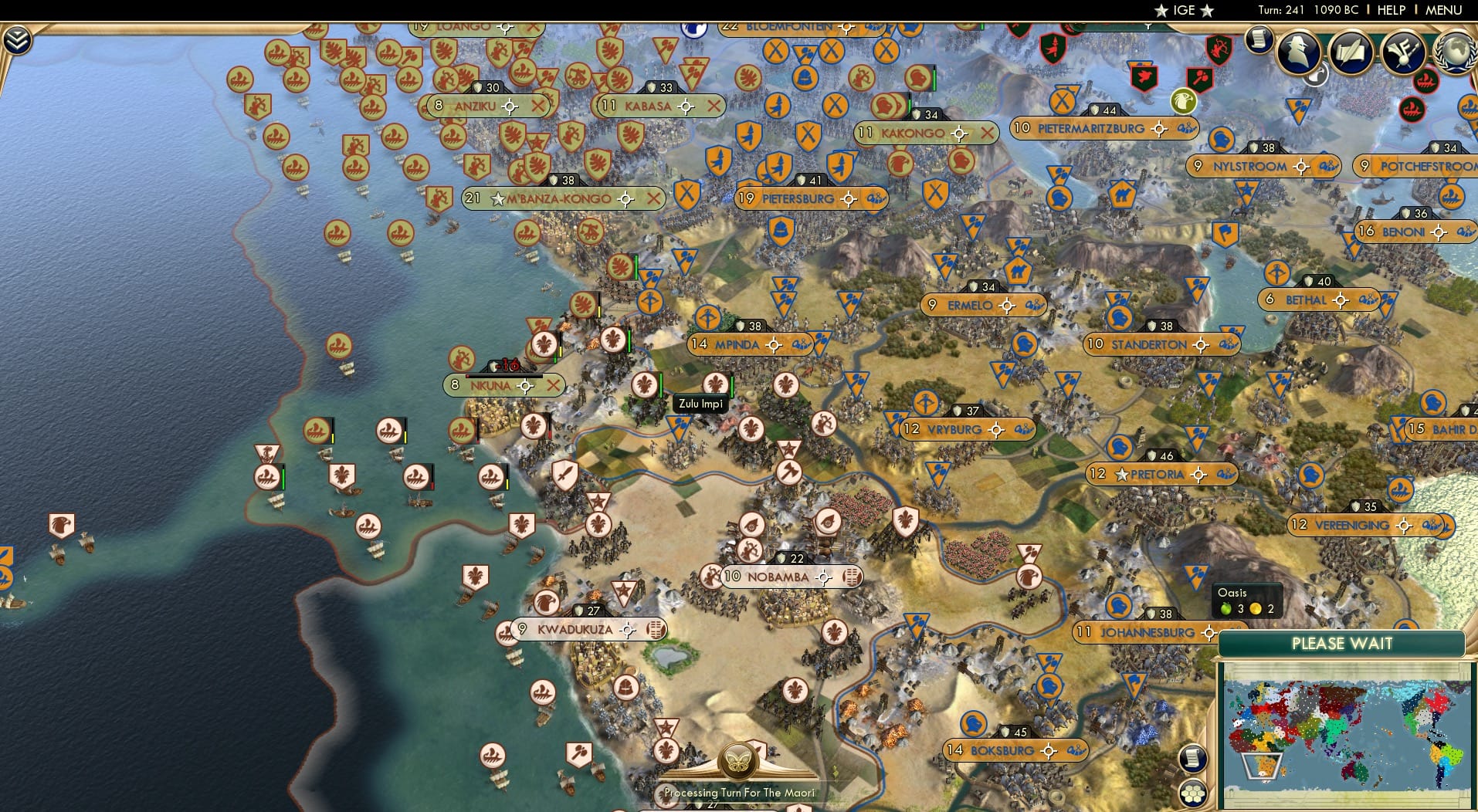Open the Notification Log scroll icon
1478x812 pixels.
(x=1261, y=39)
